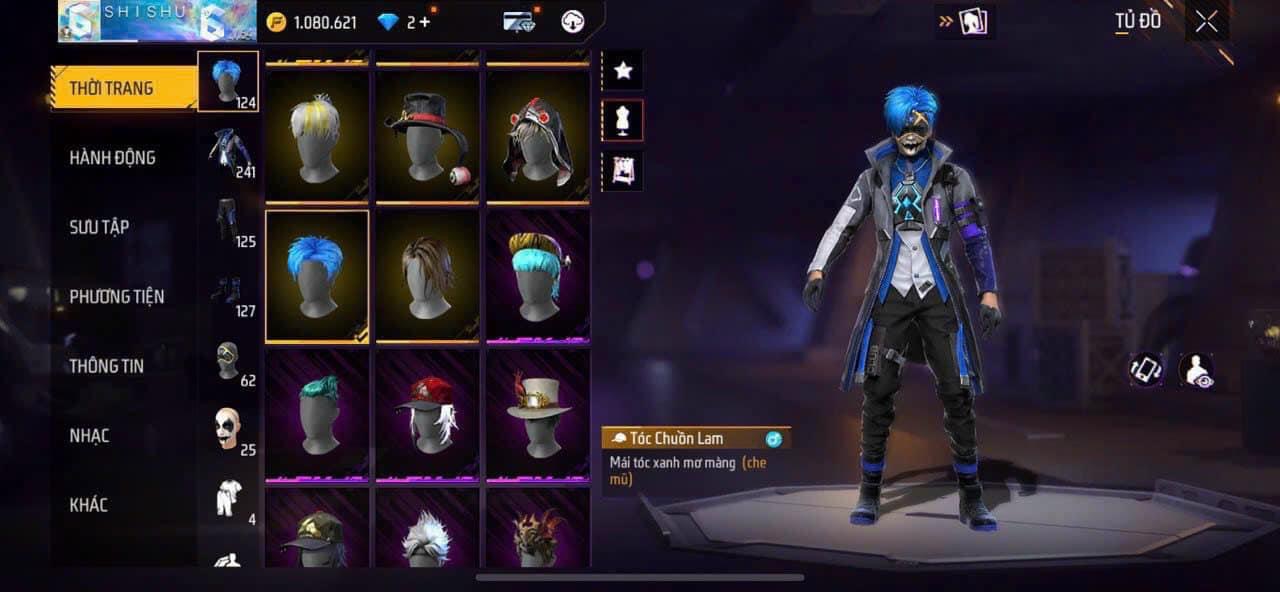Image resolution: width=1280 pixels, height=592 pixels.
Task: Open the star favorites filter
Action: [623, 70]
